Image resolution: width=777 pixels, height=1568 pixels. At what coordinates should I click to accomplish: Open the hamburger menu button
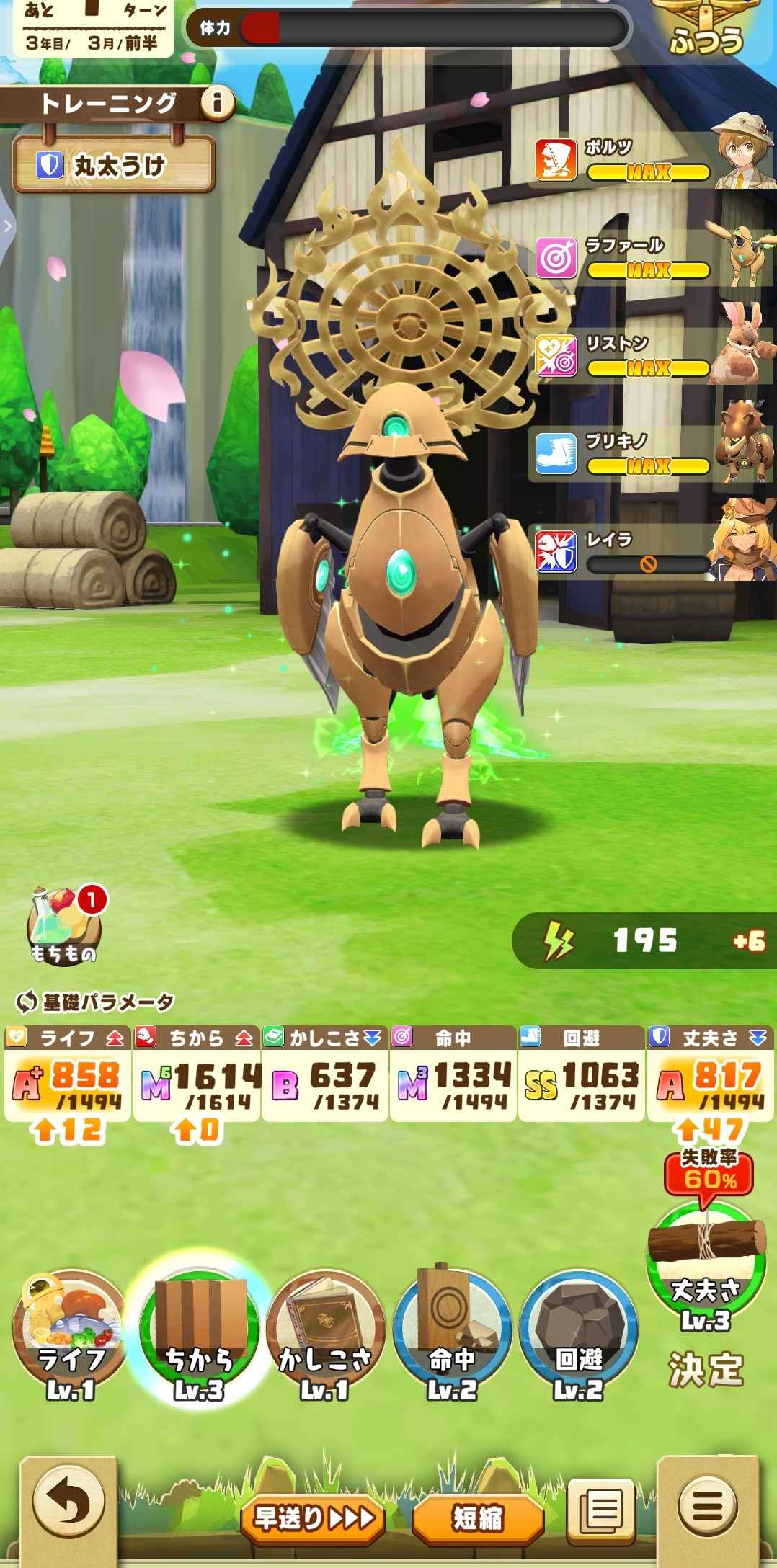point(709,1506)
